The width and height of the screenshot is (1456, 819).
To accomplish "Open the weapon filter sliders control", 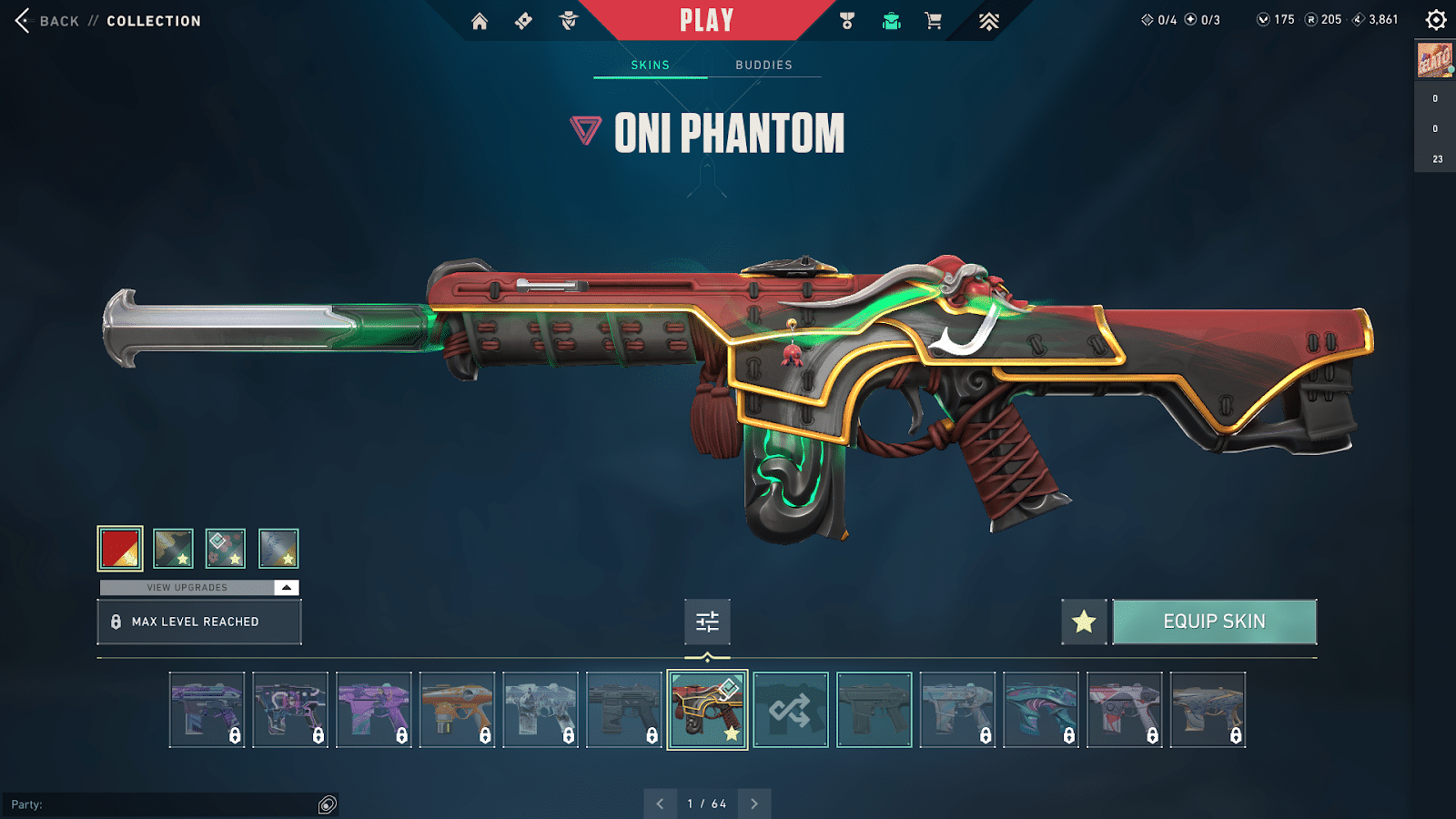I will pyautogui.click(x=707, y=622).
